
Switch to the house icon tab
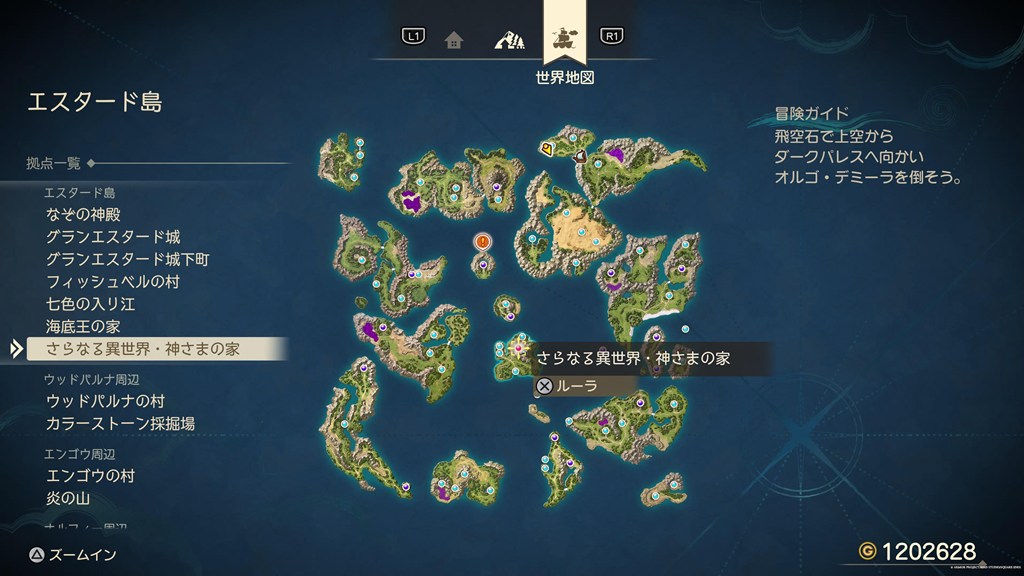pyautogui.click(x=454, y=40)
